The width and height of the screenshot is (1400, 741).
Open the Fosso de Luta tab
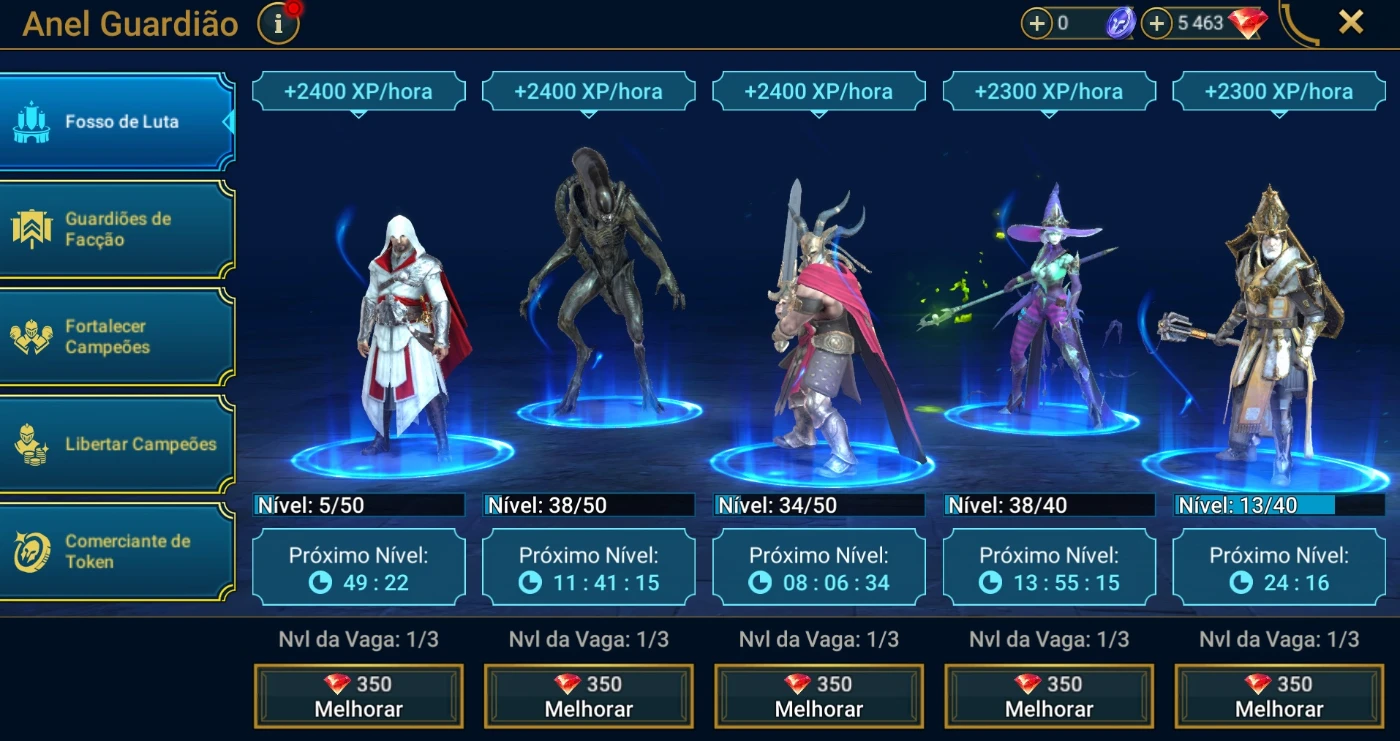coord(116,122)
